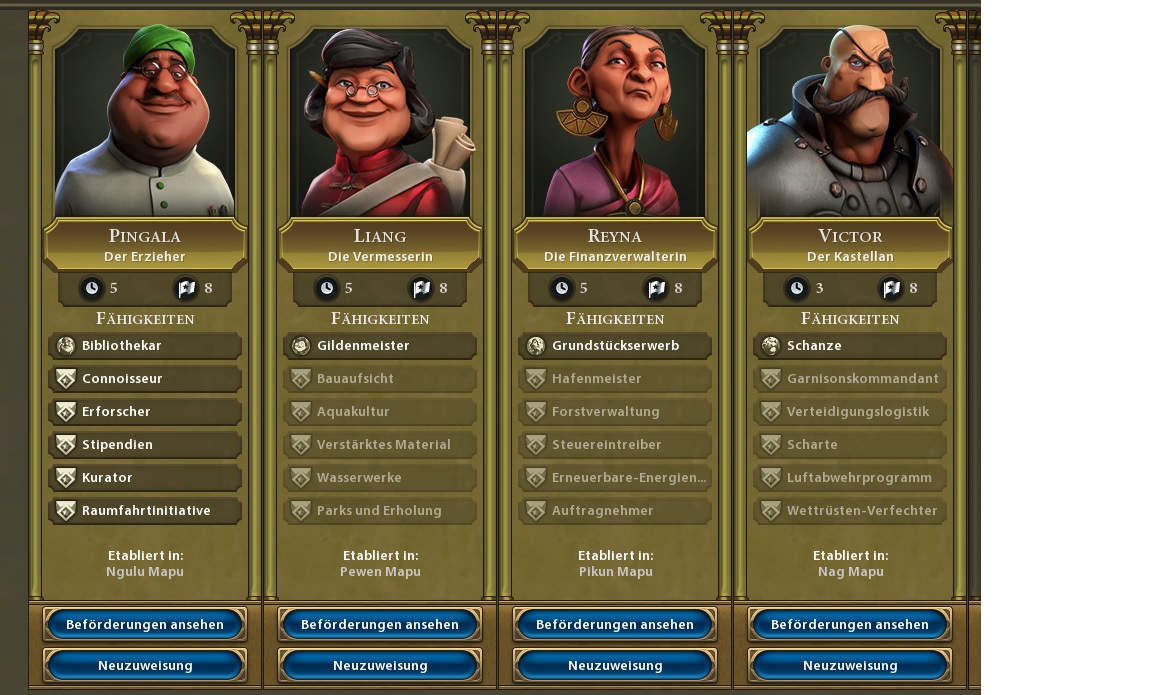Choose the Aquakultur promotion entry

tap(380, 412)
